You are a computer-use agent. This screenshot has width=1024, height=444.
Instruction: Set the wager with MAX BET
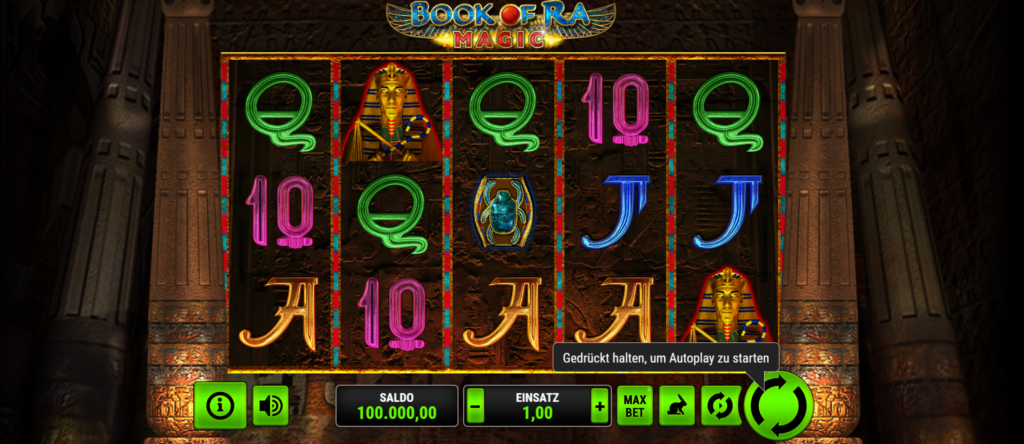[x=635, y=406]
